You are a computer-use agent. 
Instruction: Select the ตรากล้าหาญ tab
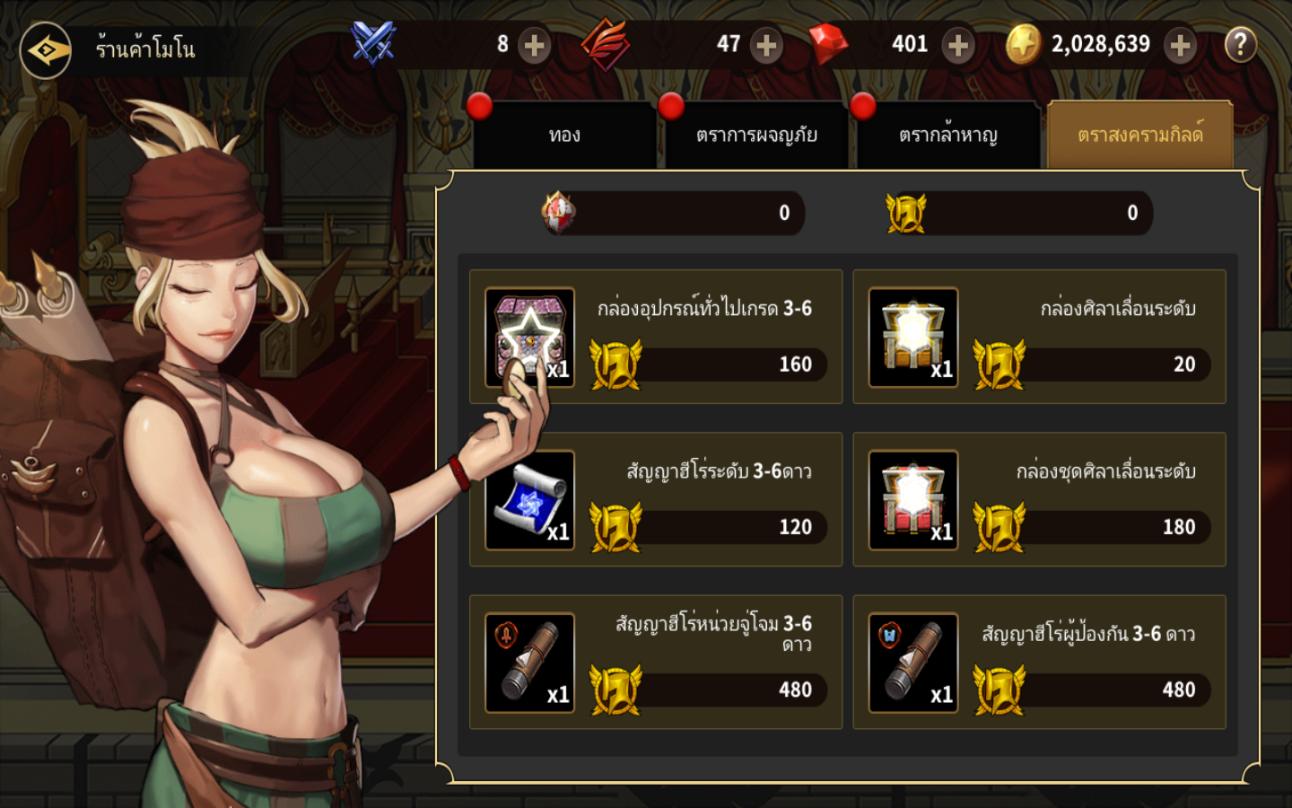coord(948,135)
